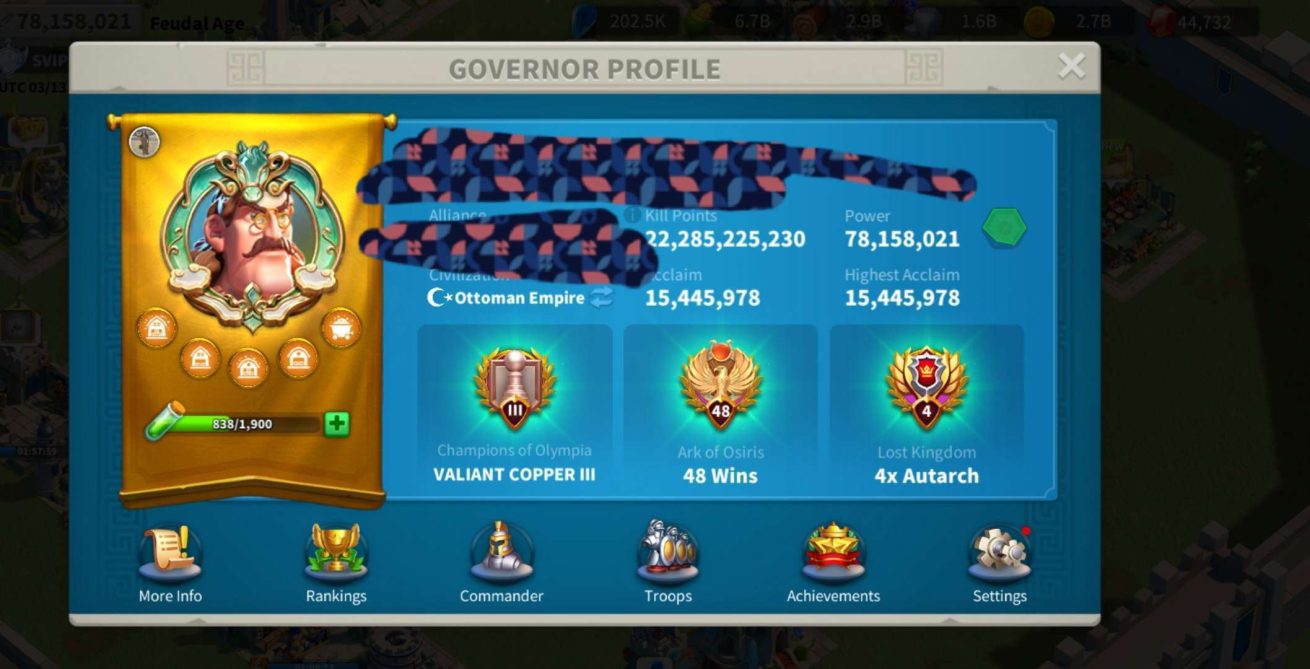Close the Governor Profile window
Viewport: 1310px width, 669px height.
pyautogui.click(x=1071, y=67)
